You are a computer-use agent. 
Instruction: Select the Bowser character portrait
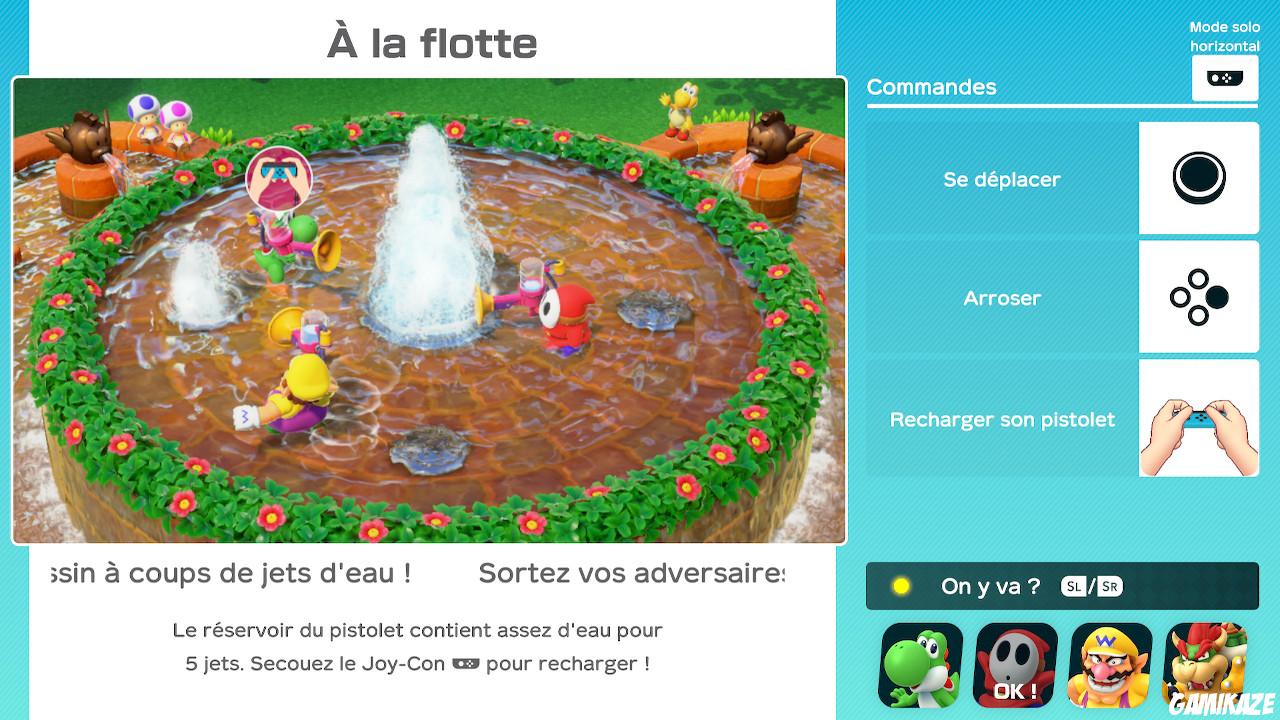tap(1205, 663)
